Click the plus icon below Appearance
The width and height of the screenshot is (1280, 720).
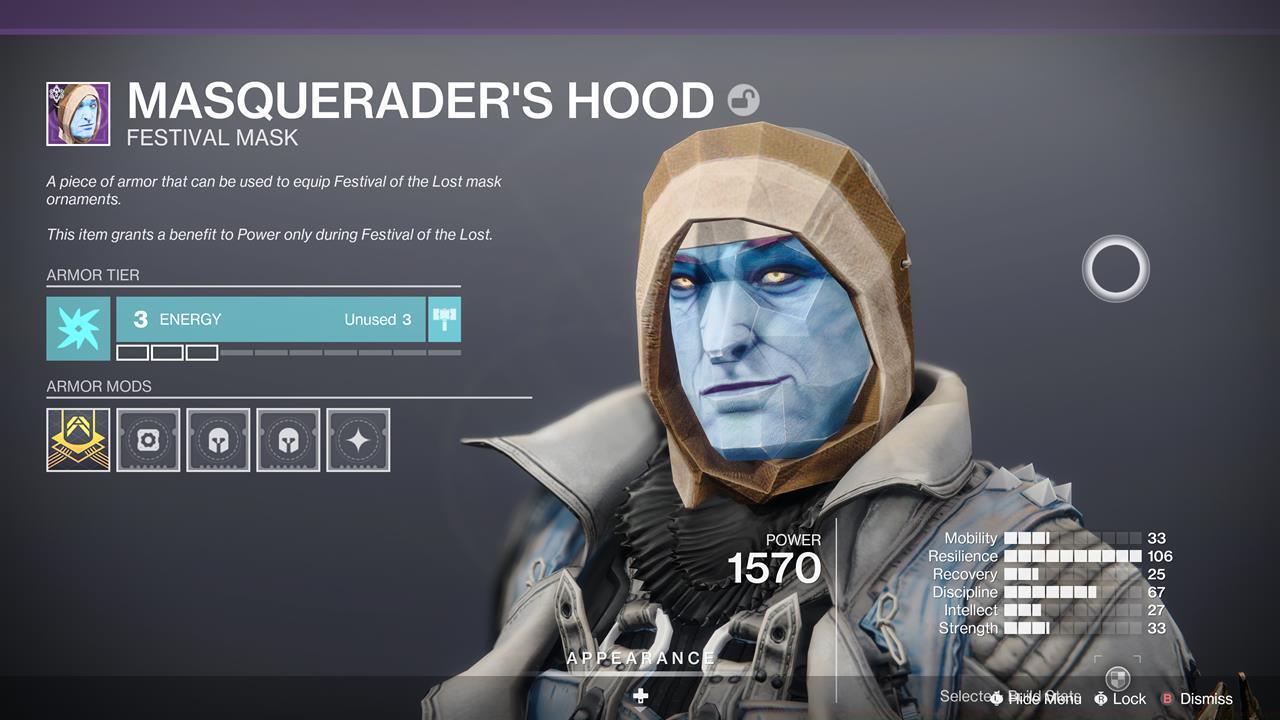(x=639, y=695)
